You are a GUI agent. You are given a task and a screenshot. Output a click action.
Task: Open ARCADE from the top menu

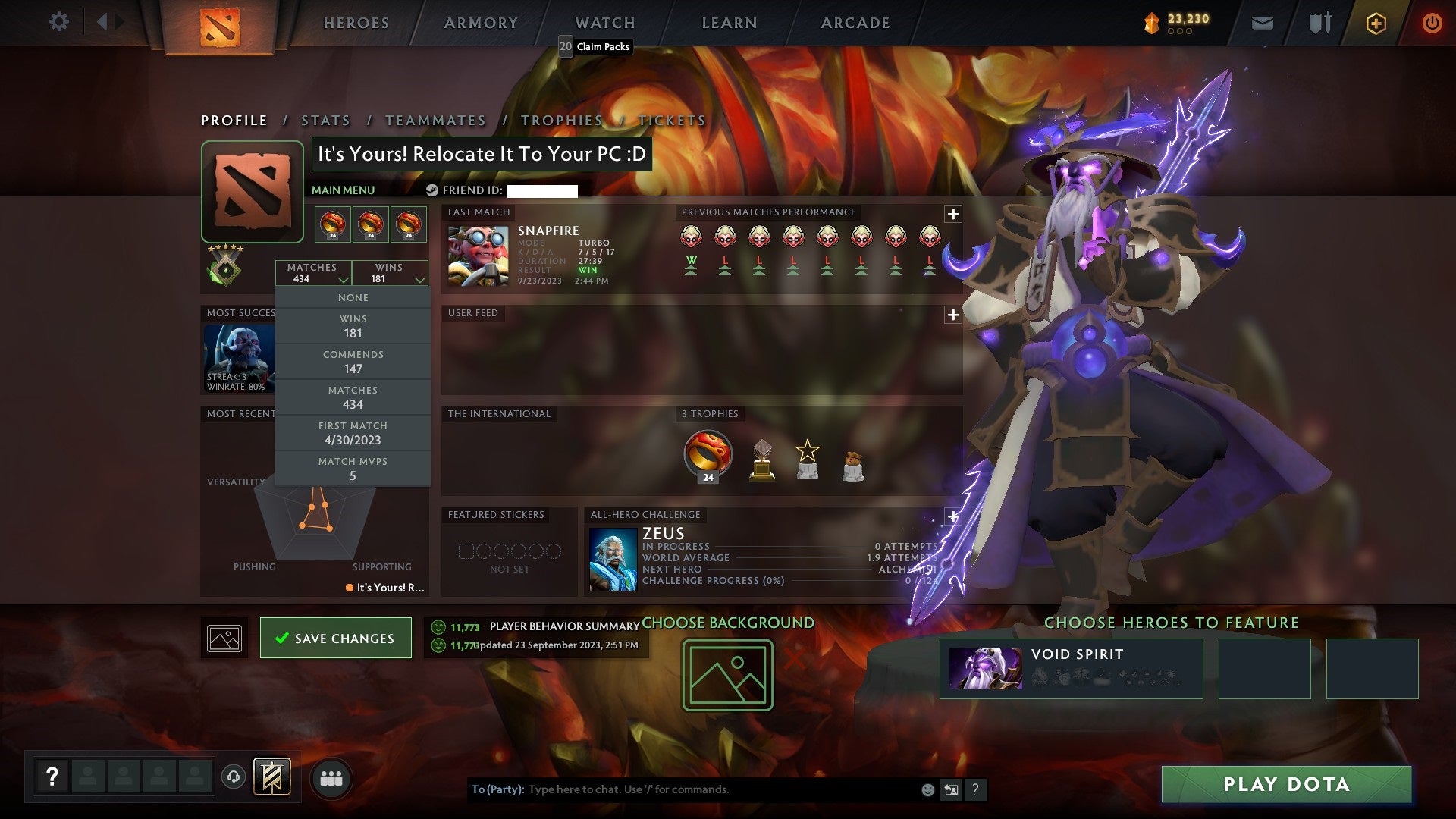pos(855,23)
